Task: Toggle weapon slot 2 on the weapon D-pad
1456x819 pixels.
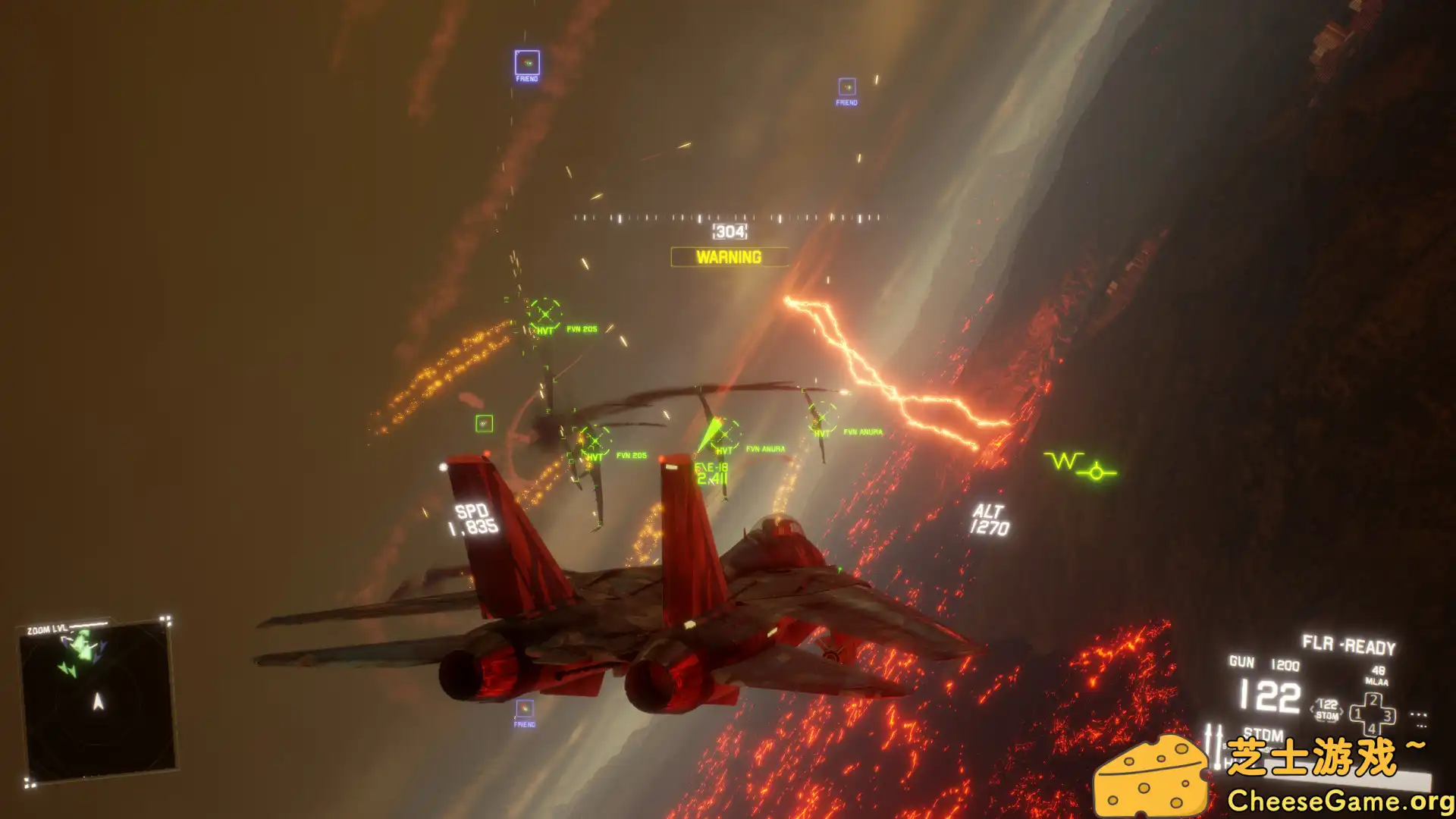Action: 1373,700
